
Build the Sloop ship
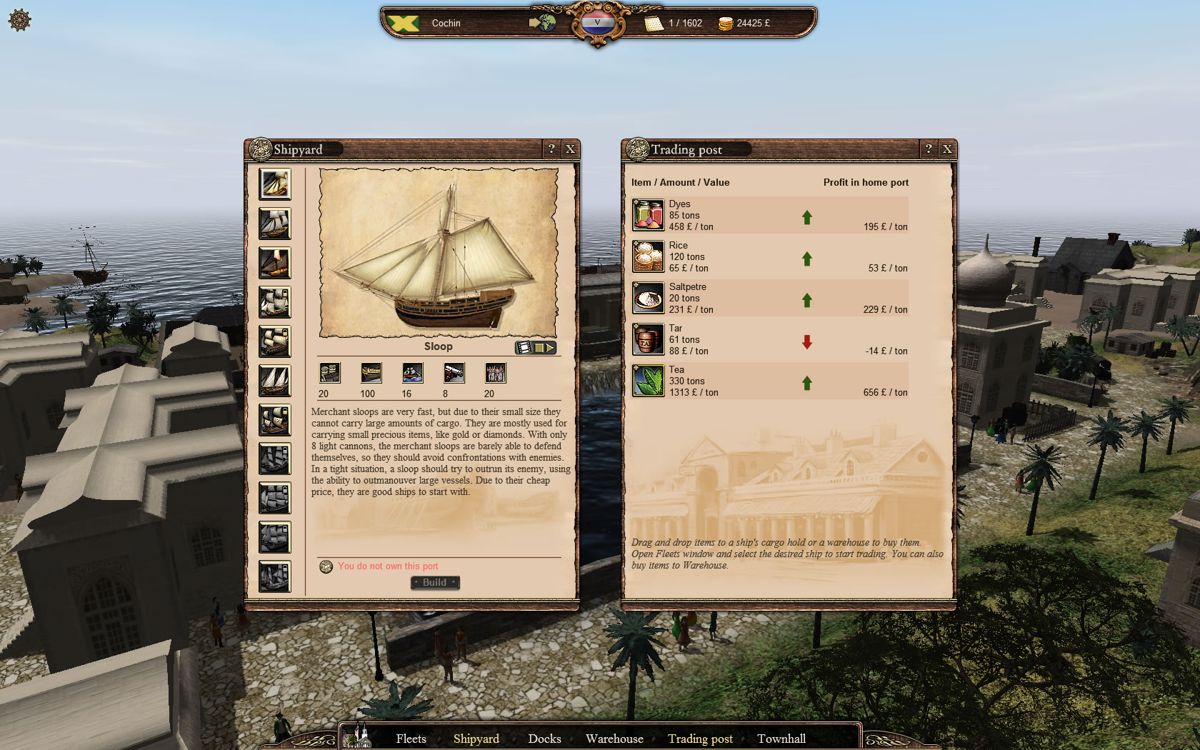tap(435, 582)
